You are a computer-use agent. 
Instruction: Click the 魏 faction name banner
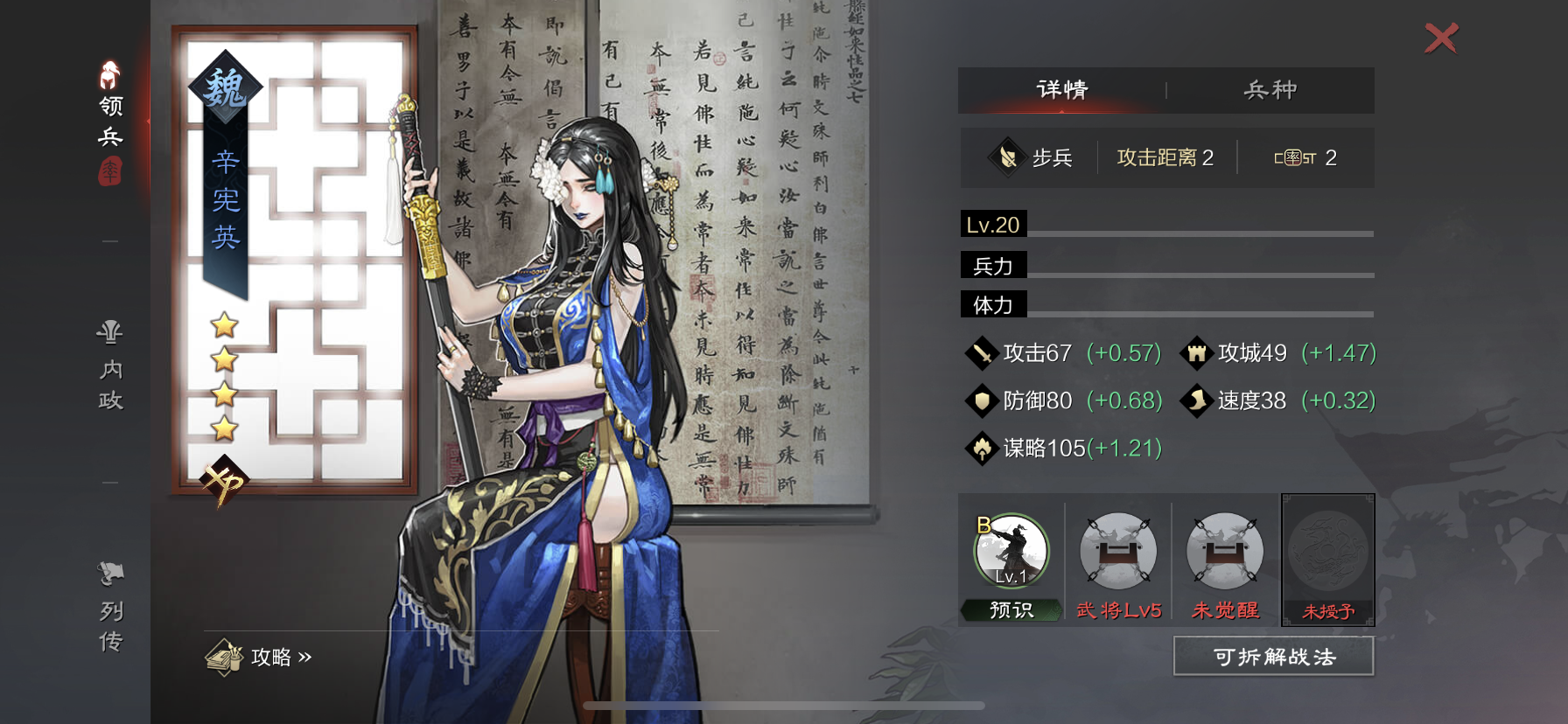tap(226, 87)
